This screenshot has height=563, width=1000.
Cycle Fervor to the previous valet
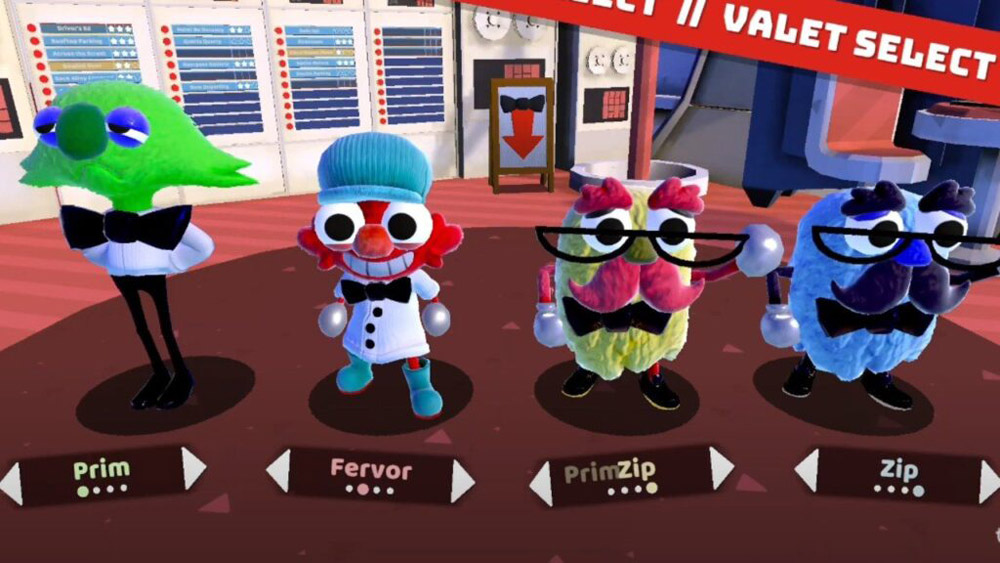click(x=278, y=470)
